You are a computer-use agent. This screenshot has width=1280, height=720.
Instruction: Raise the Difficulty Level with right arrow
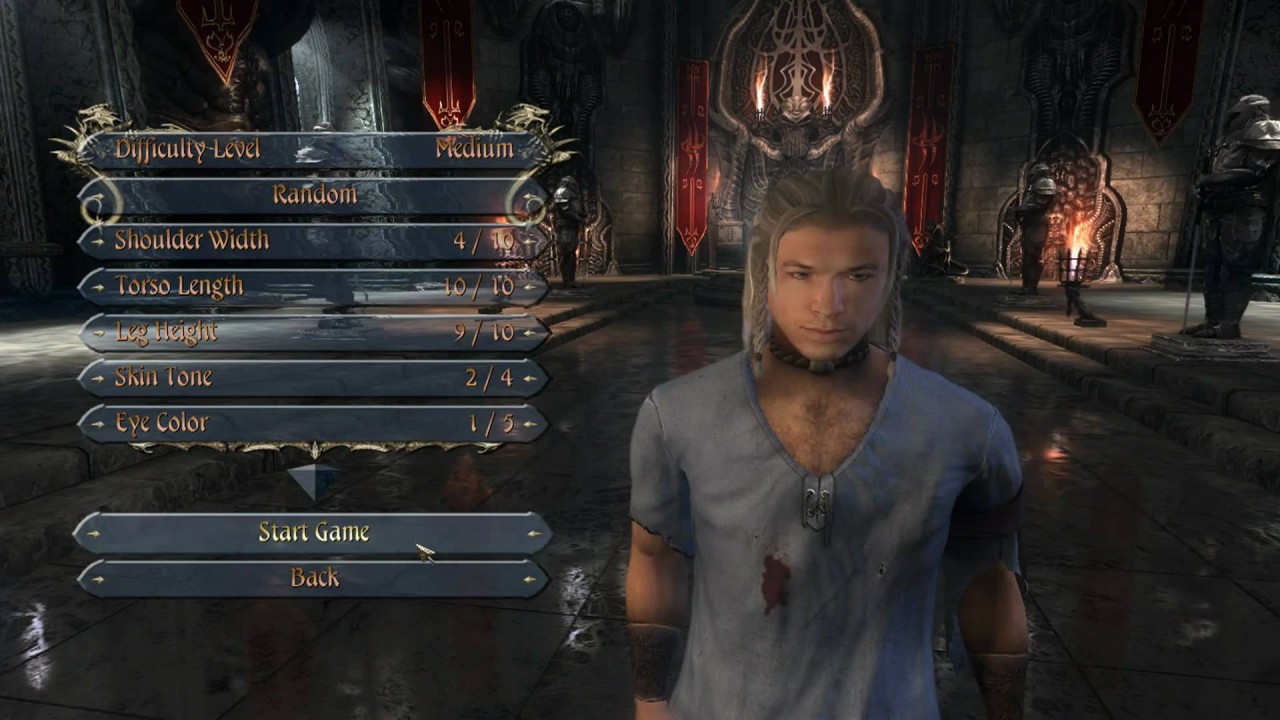tap(531, 150)
